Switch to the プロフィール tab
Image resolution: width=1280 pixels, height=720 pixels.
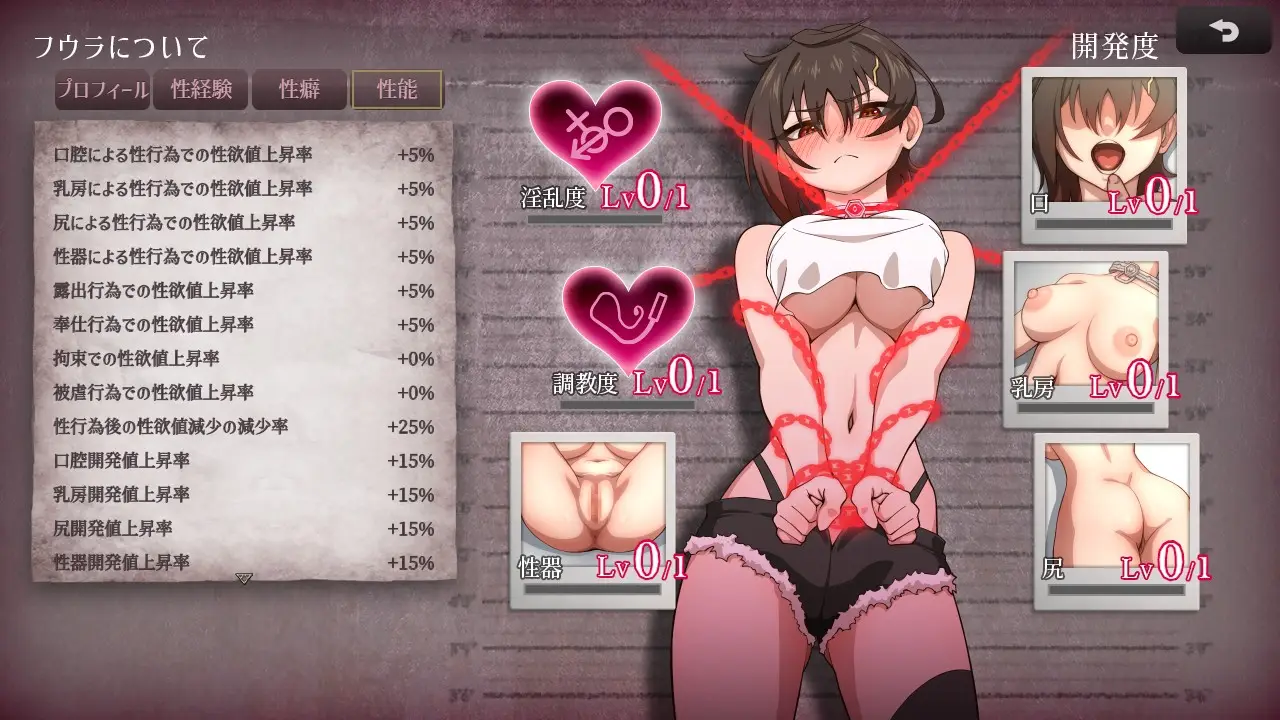[103, 89]
